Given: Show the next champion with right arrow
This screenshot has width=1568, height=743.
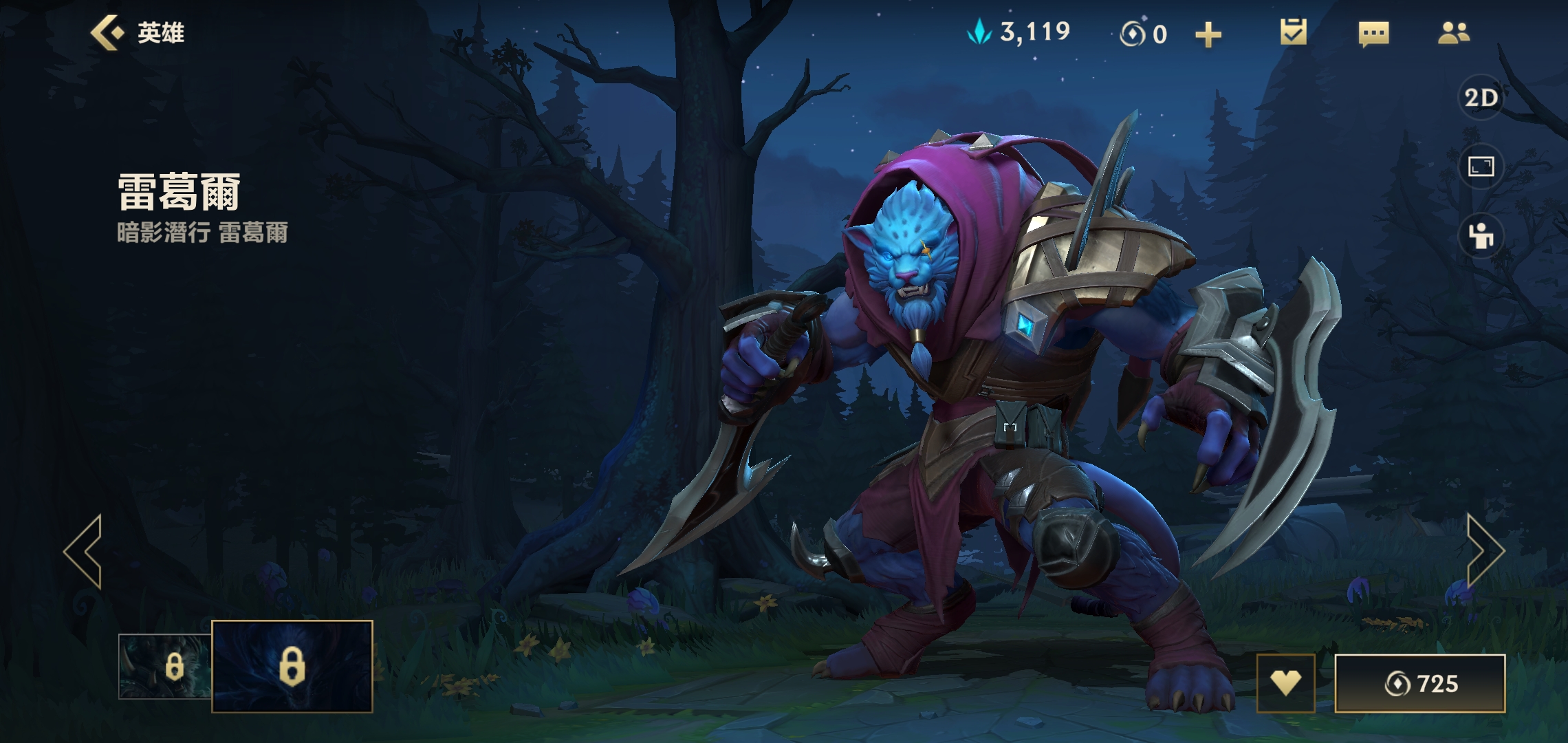Looking at the screenshot, I should (x=1485, y=551).
